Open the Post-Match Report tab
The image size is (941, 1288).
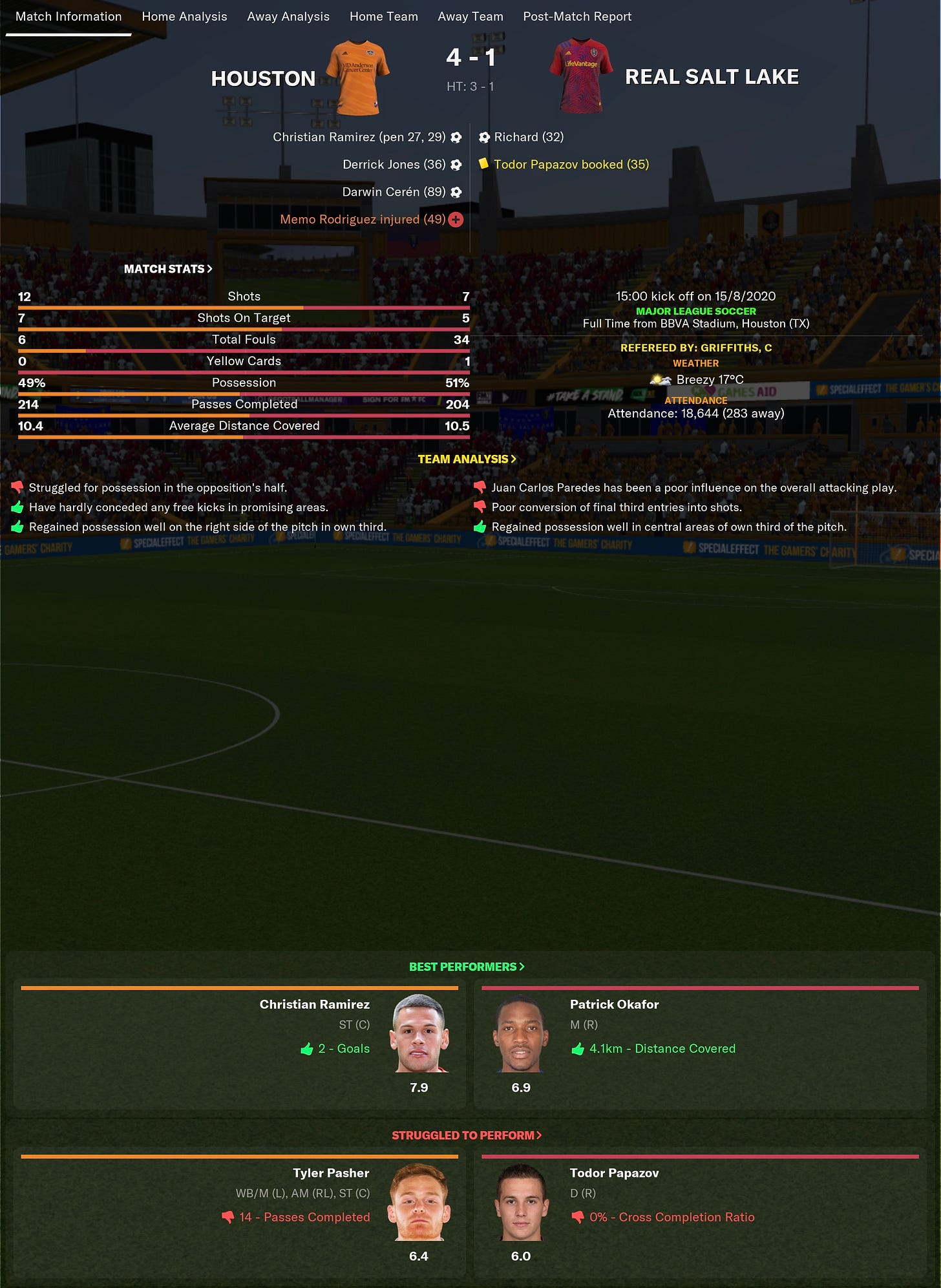point(577,16)
